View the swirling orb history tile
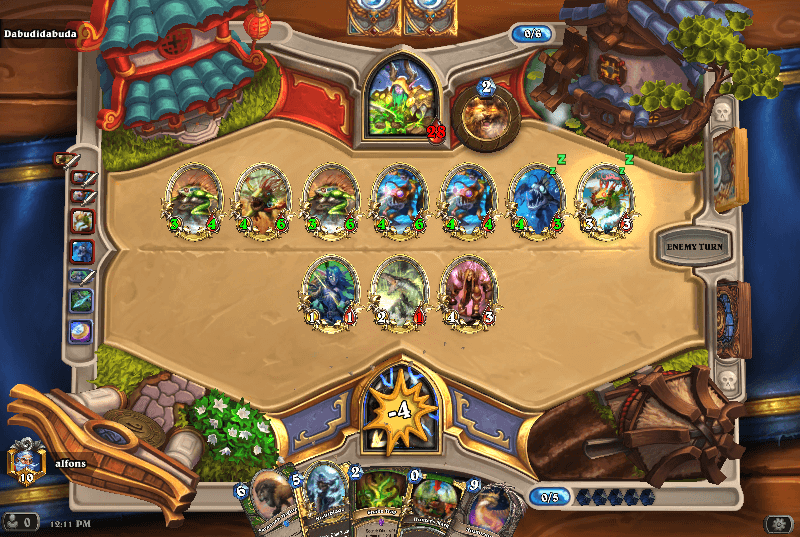The height and width of the screenshot is (537, 800). point(81,331)
